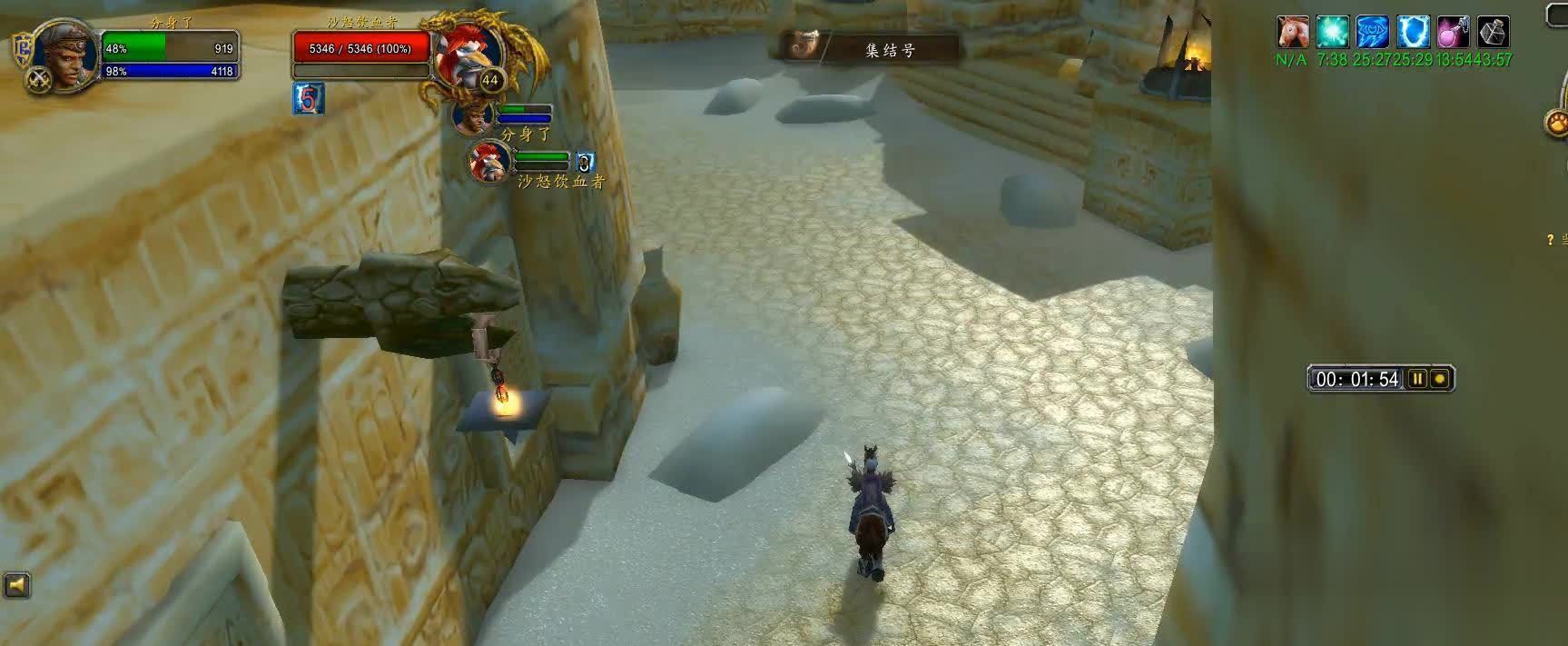
Task: Select the blue number 5 debuff icon
Action: (309, 99)
